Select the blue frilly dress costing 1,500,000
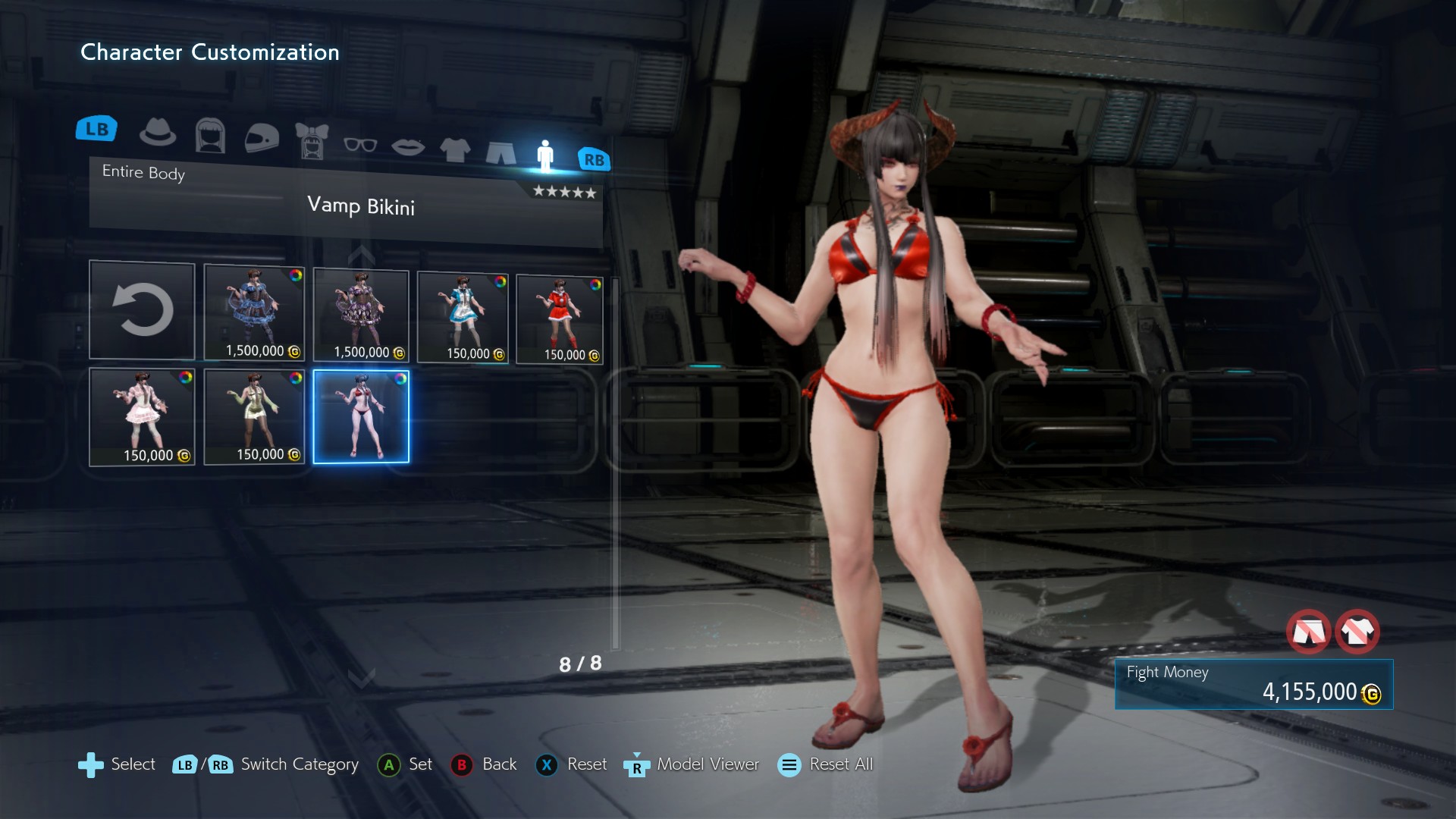Viewport: 1456px width, 819px height. [x=254, y=312]
